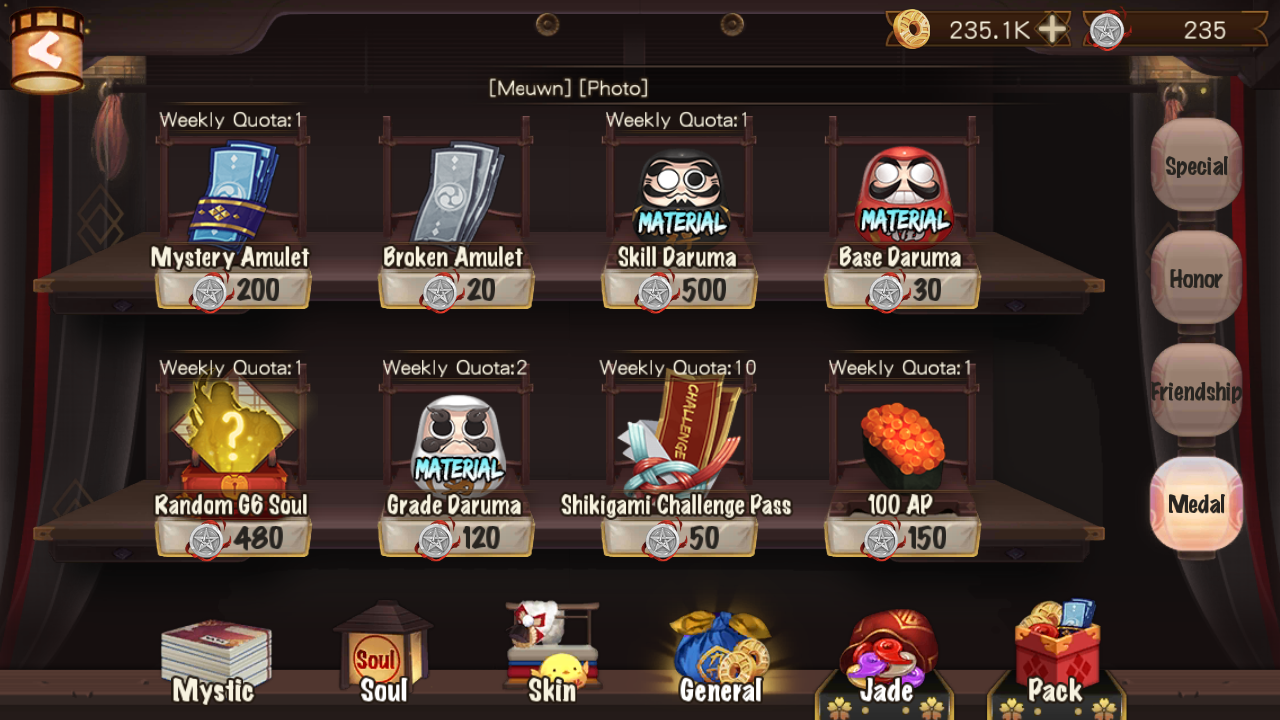
Task: Open the Friendship tab
Action: [1196, 392]
